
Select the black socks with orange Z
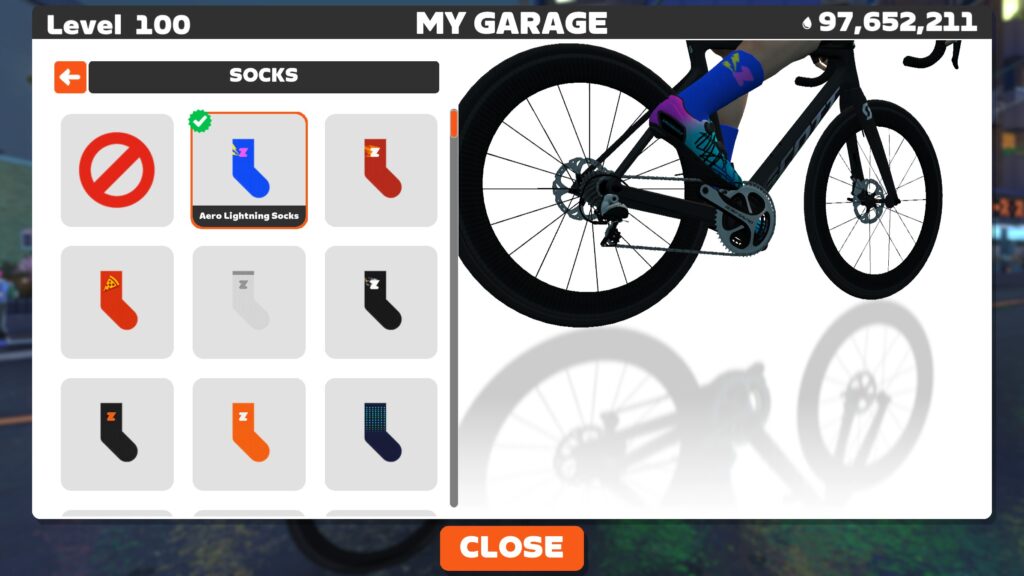pyautogui.click(x=117, y=434)
